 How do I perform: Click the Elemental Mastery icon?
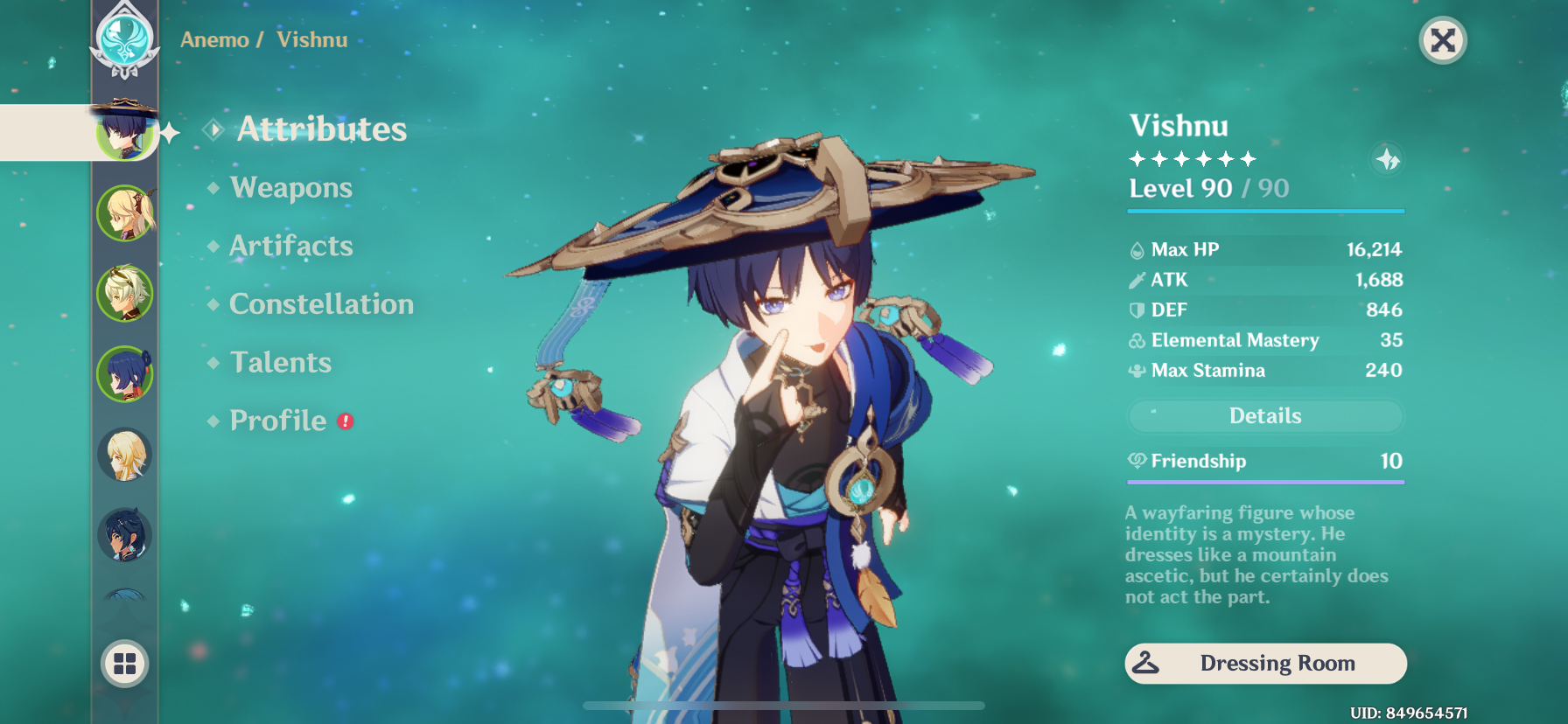[1137, 340]
